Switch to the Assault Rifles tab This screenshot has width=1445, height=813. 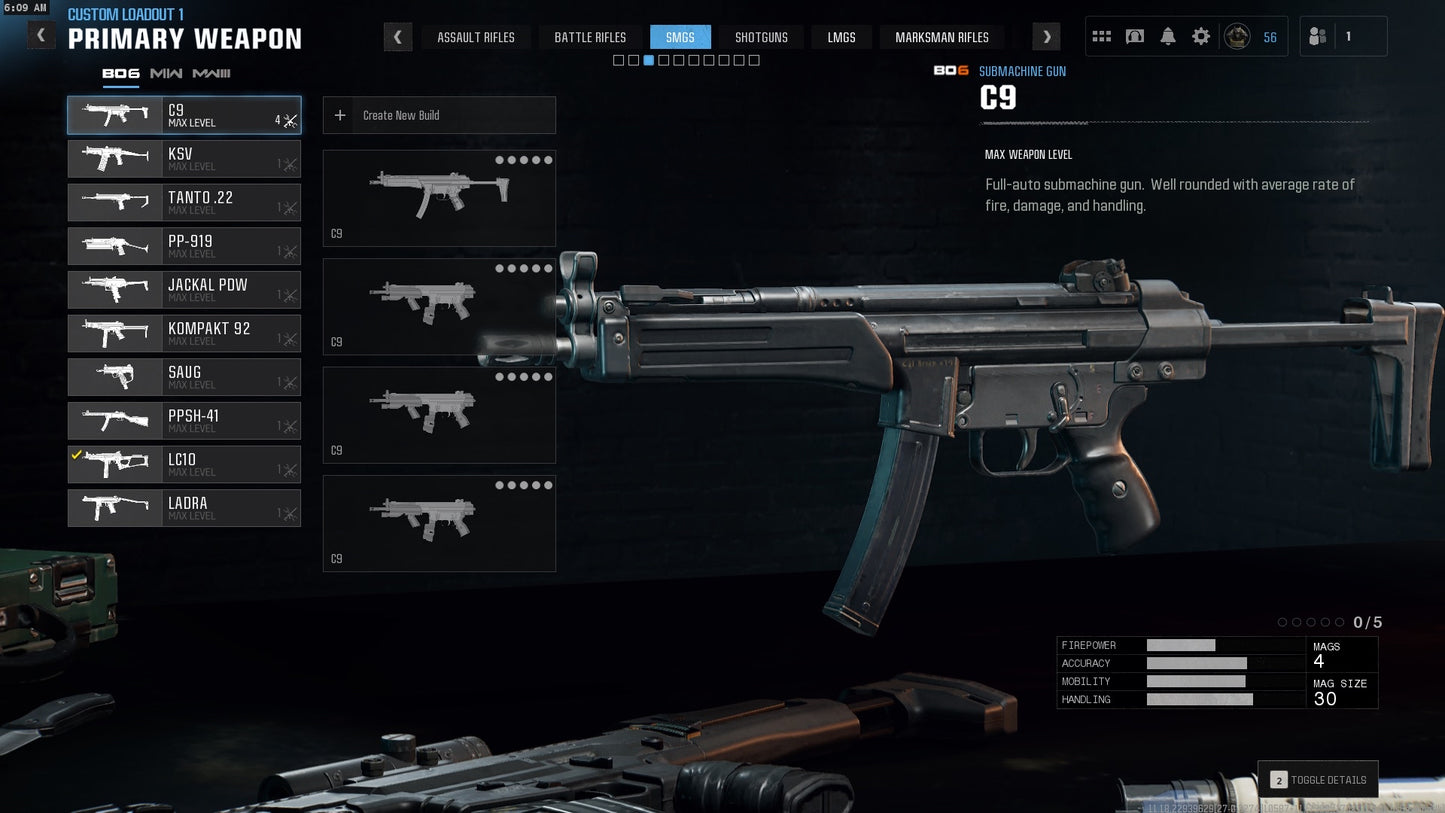click(x=476, y=36)
